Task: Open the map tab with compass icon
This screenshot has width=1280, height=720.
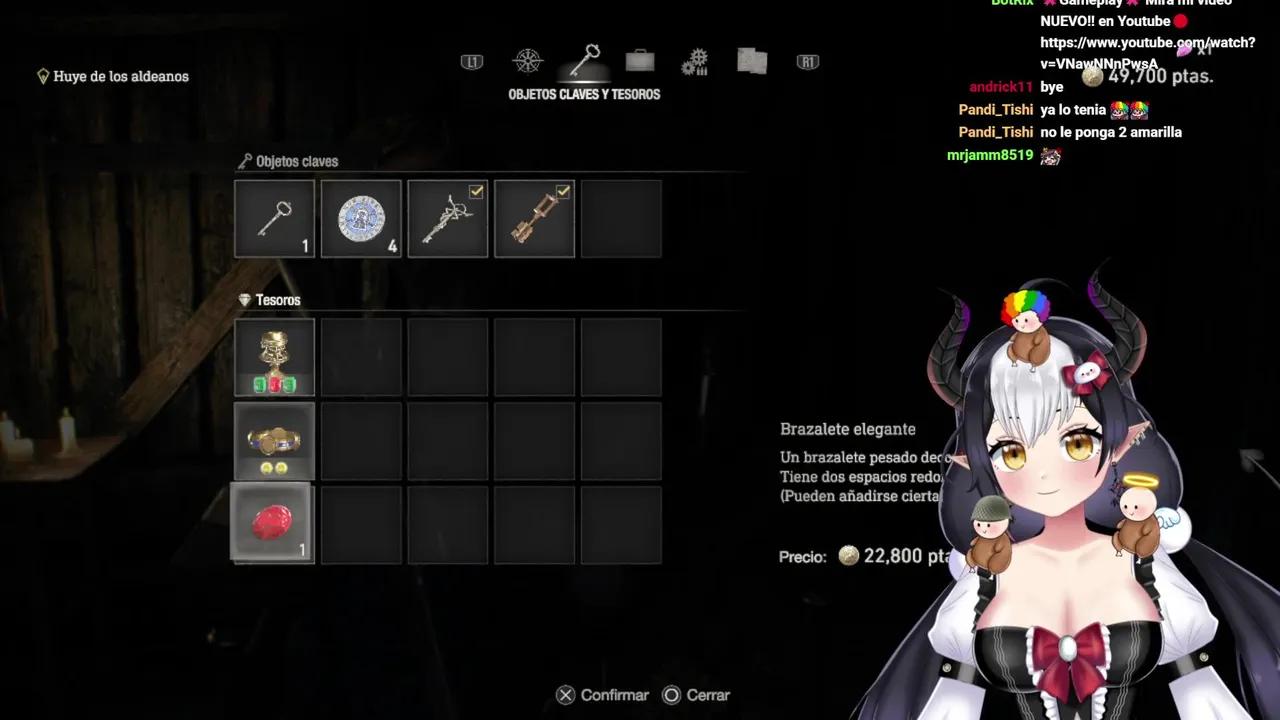Action: click(527, 62)
